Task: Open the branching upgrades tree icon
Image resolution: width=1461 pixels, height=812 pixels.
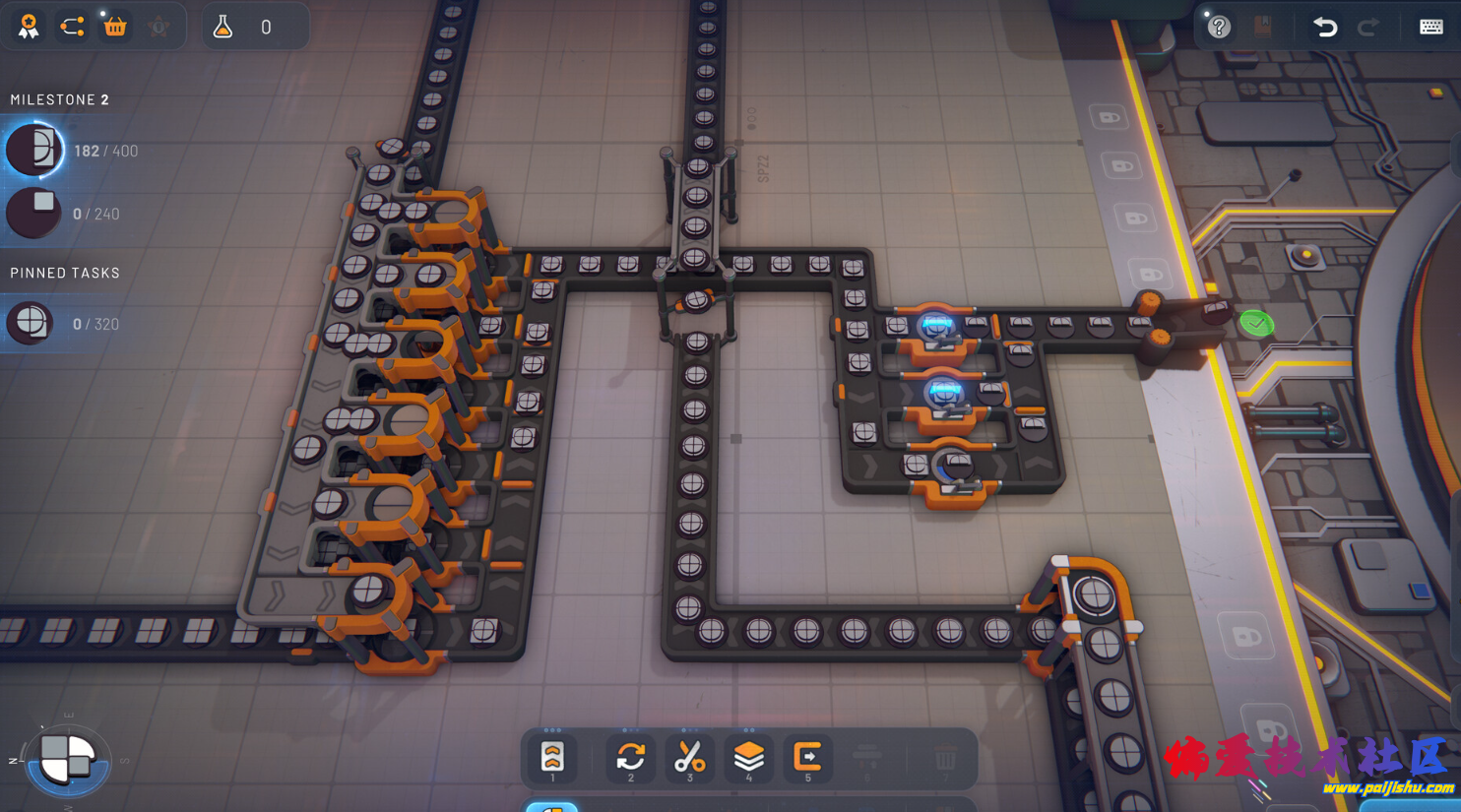Action: click(72, 27)
